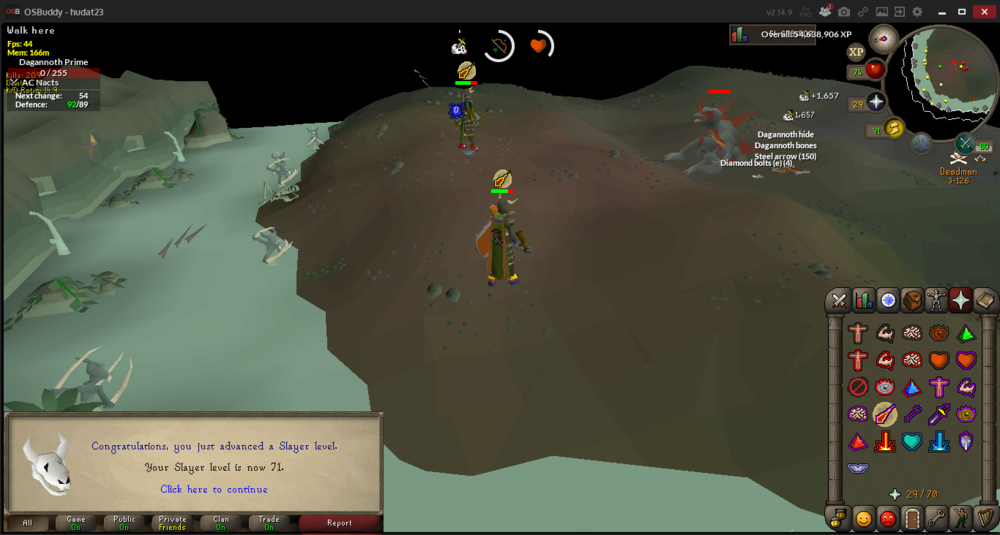Click the compass to face north

[884, 39]
